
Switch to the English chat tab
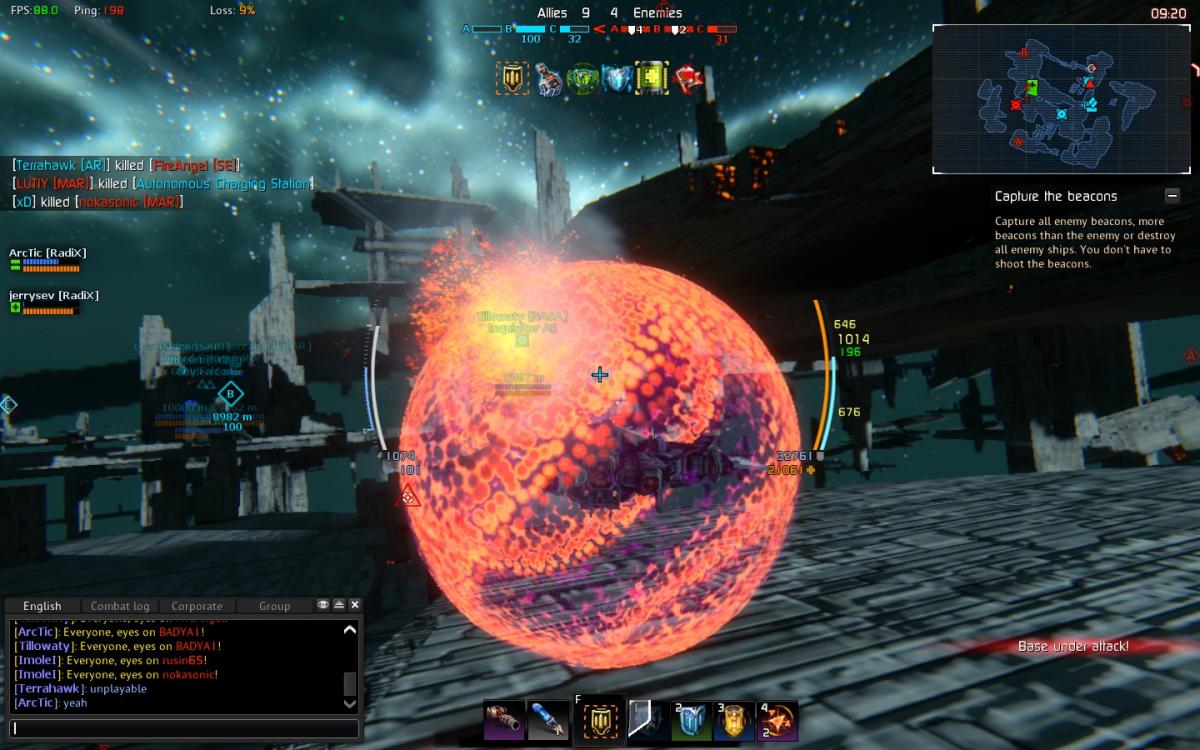[42, 606]
